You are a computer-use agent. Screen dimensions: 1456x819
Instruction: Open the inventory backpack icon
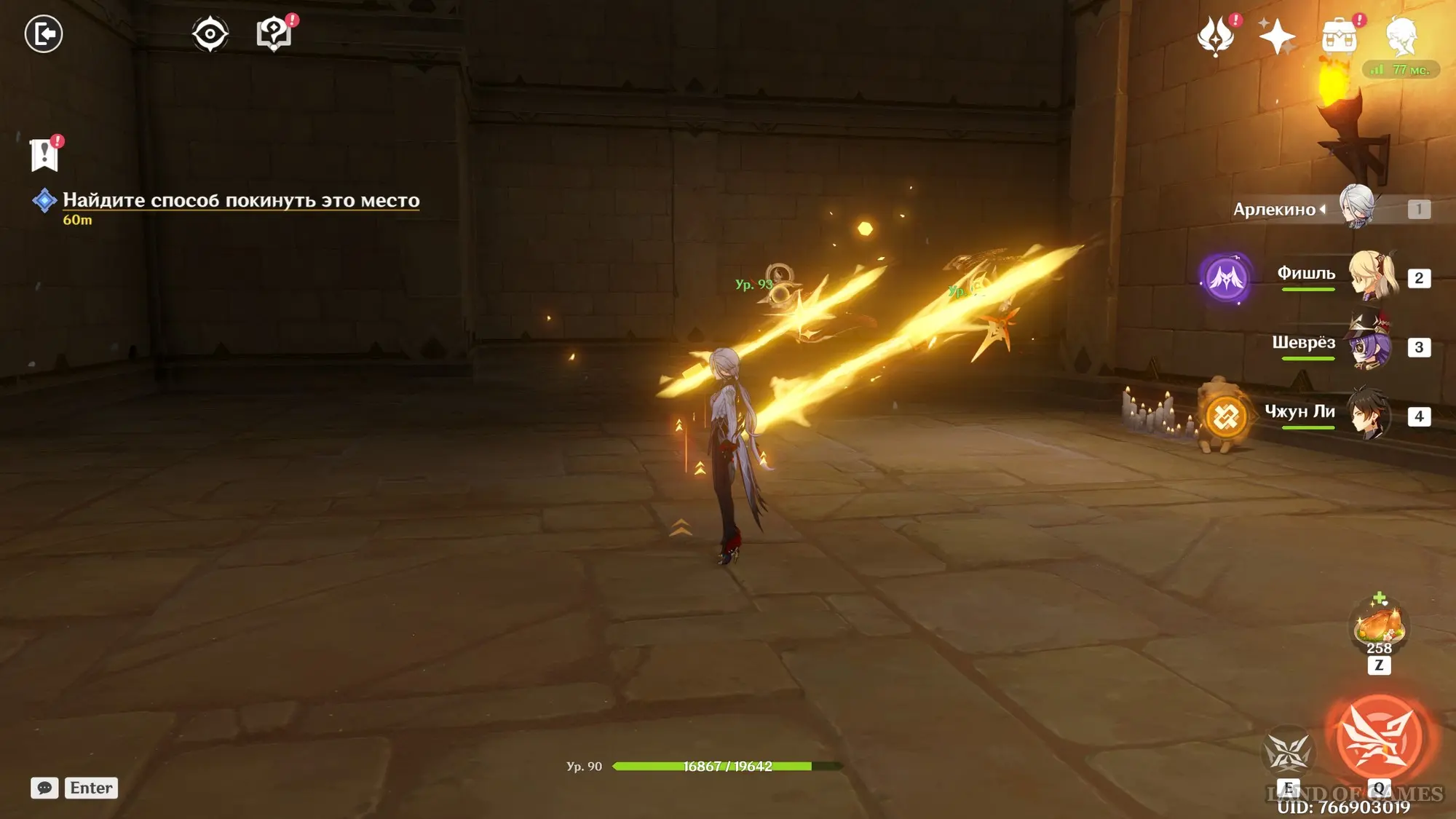click(1340, 36)
